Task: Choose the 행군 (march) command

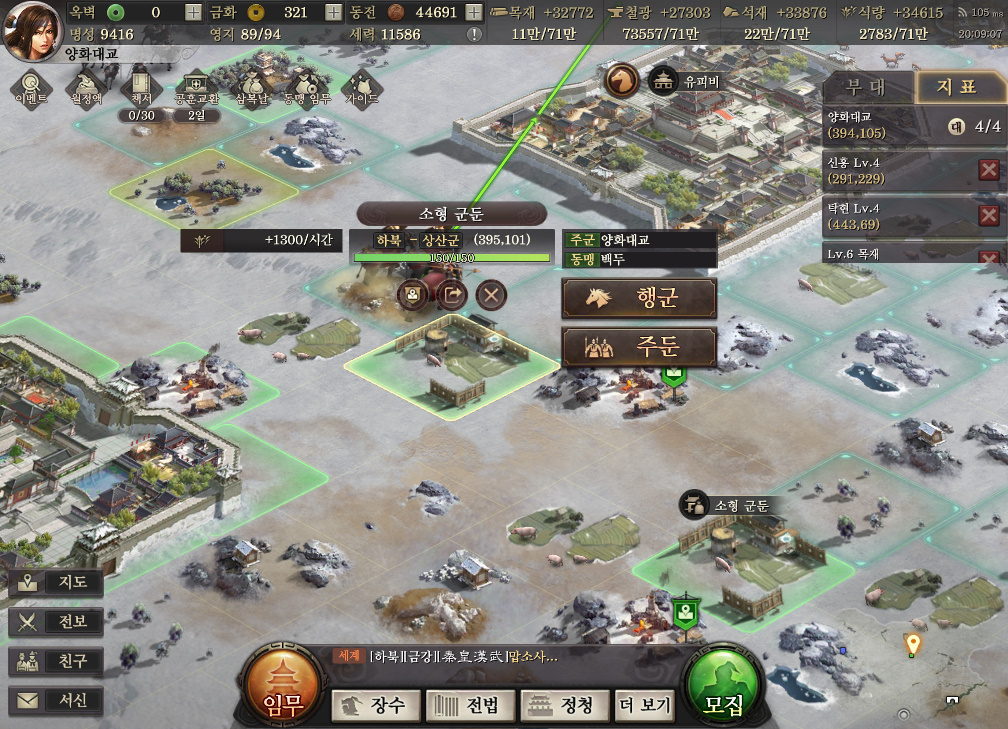Action: point(639,298)
